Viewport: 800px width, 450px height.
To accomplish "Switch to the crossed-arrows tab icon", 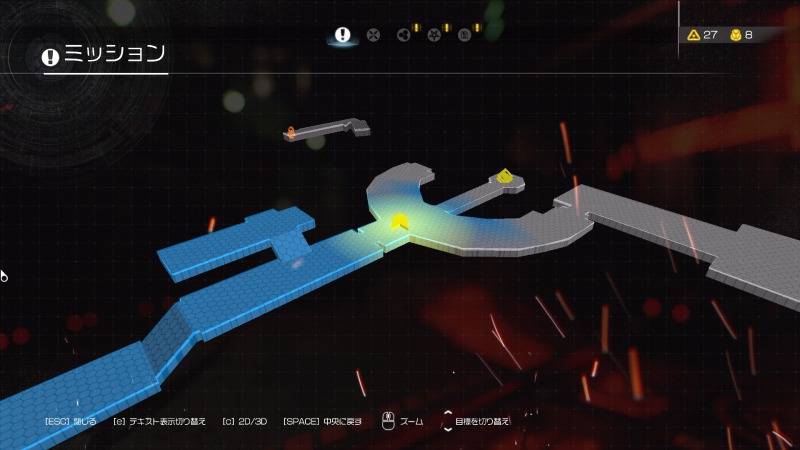I will 373,36.
